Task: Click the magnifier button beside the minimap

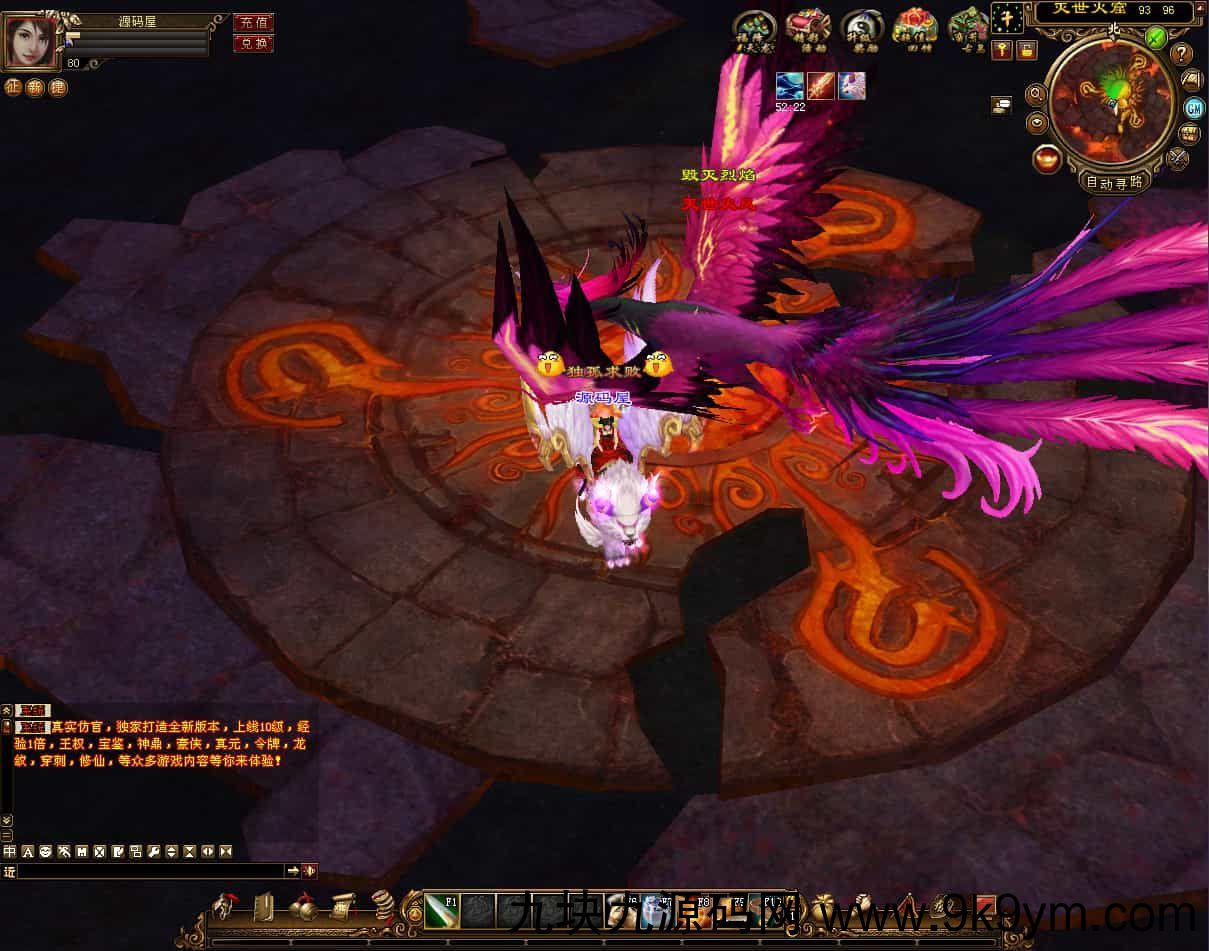Action: pos(1036,94)
